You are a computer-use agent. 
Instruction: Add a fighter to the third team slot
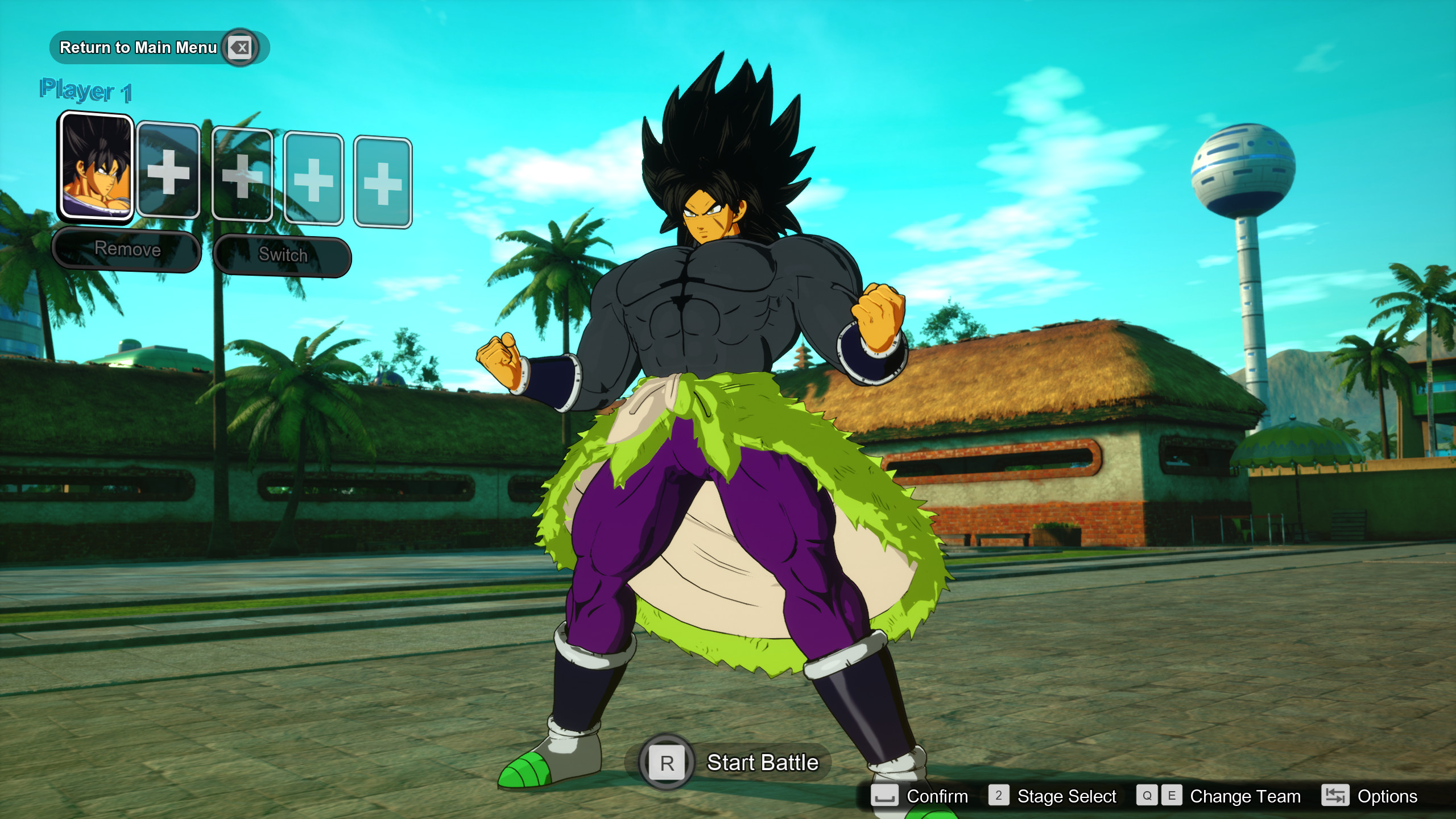pos(241,179)
